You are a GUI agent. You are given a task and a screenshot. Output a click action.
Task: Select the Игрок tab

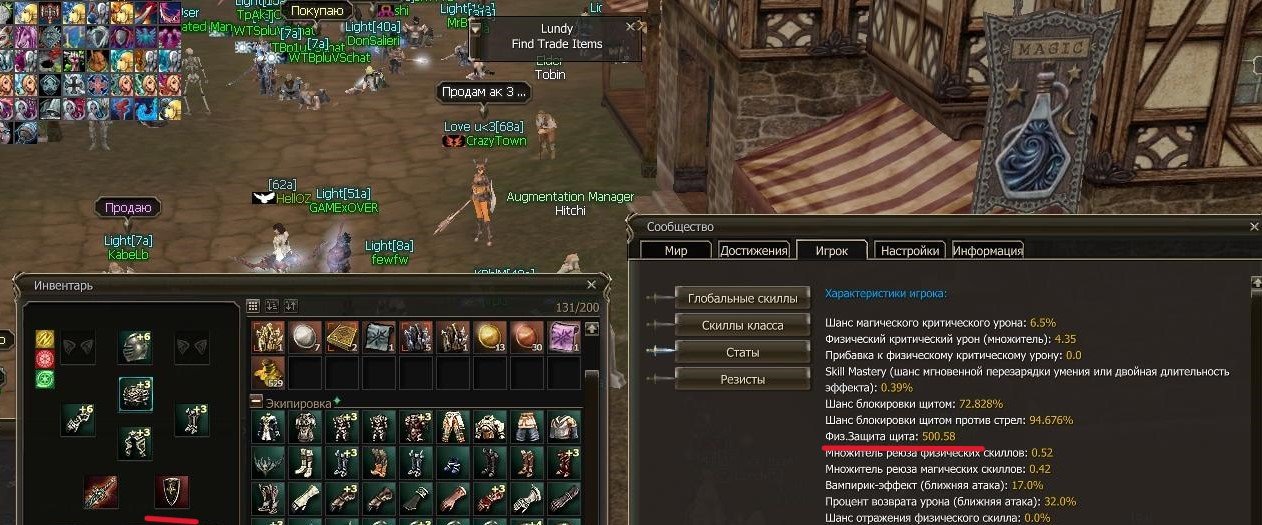[x=831, y=251]
